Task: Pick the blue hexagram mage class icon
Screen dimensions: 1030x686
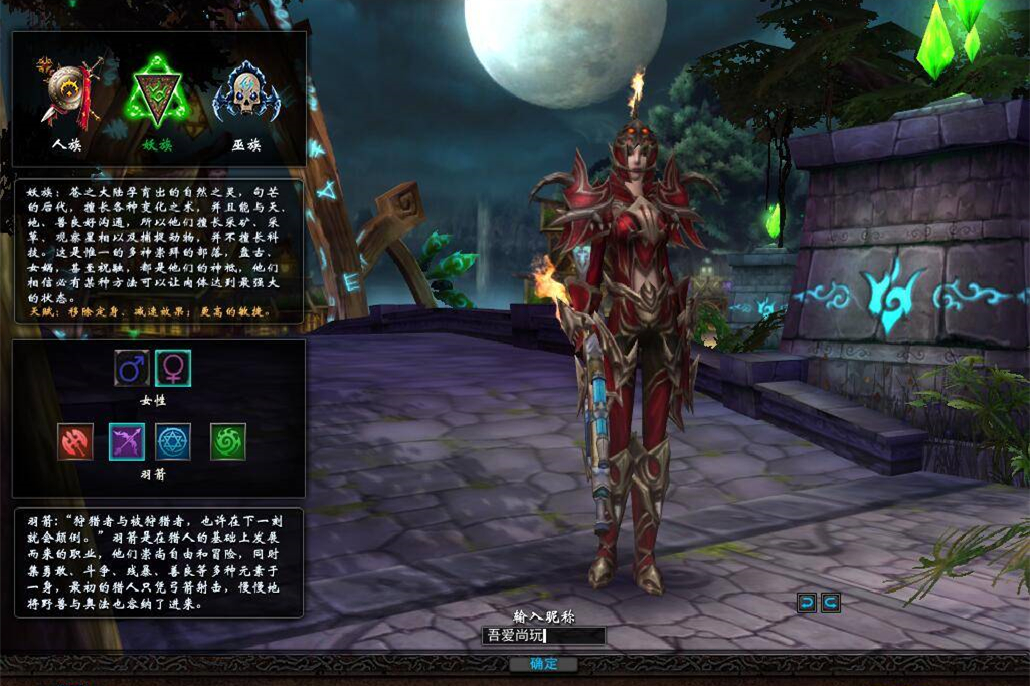Action: pos(173,441)
